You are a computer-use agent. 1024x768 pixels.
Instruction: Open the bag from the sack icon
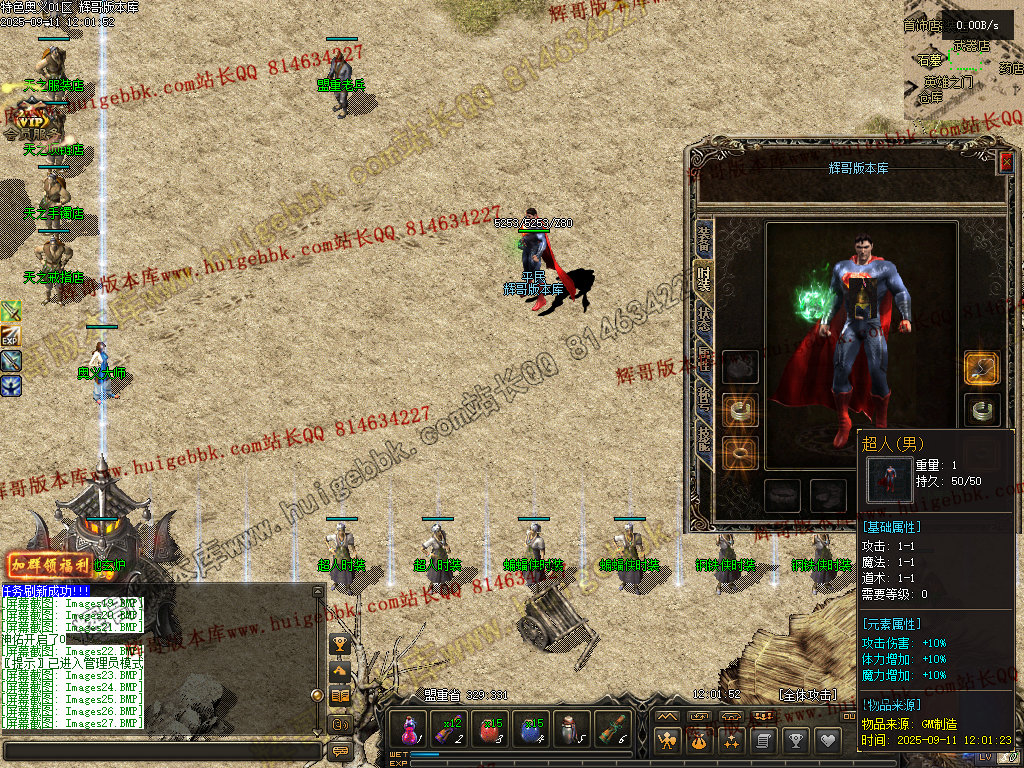(698, 740)
